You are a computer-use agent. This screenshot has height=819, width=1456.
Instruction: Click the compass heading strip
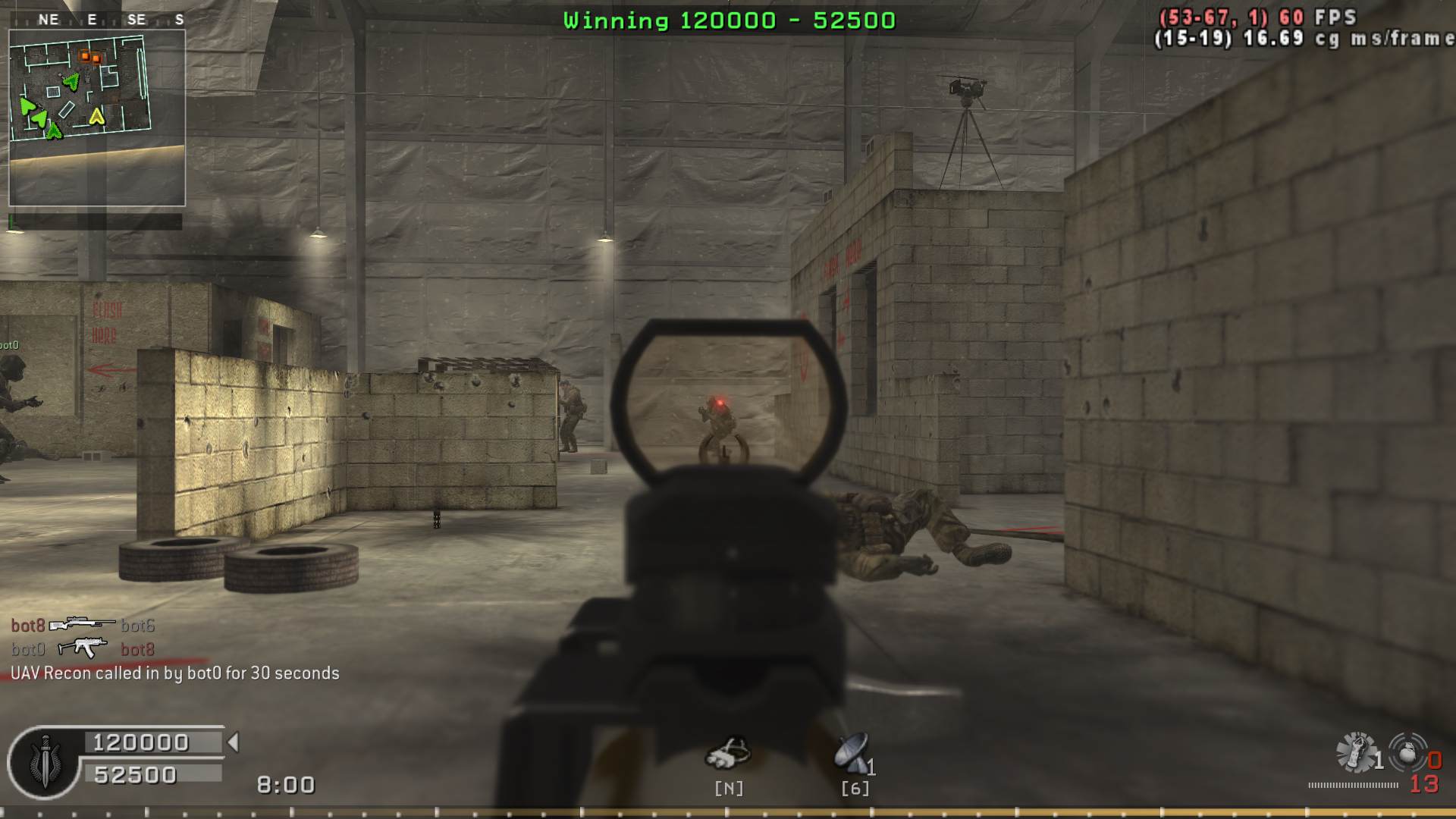click(112, 19)
